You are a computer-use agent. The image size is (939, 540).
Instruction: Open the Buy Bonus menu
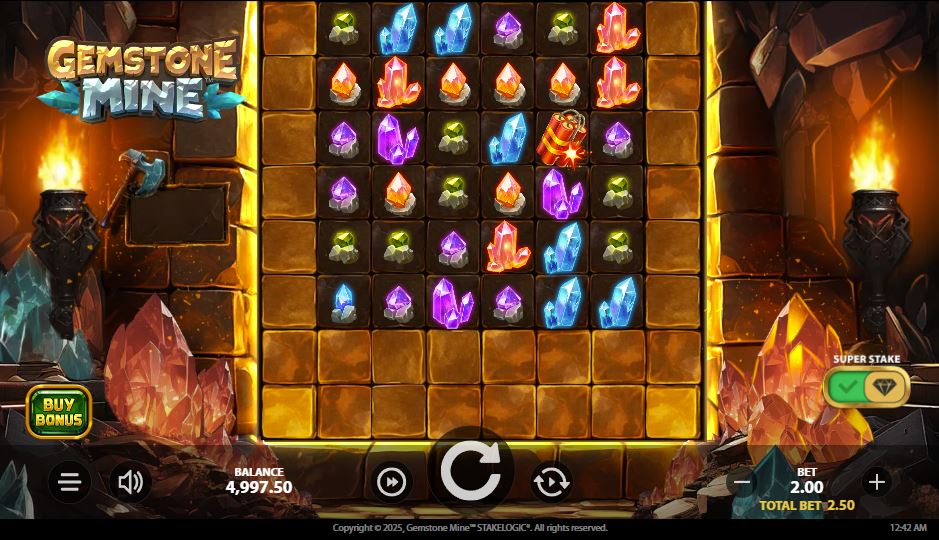pyautogui.click(x=59, y=411)
